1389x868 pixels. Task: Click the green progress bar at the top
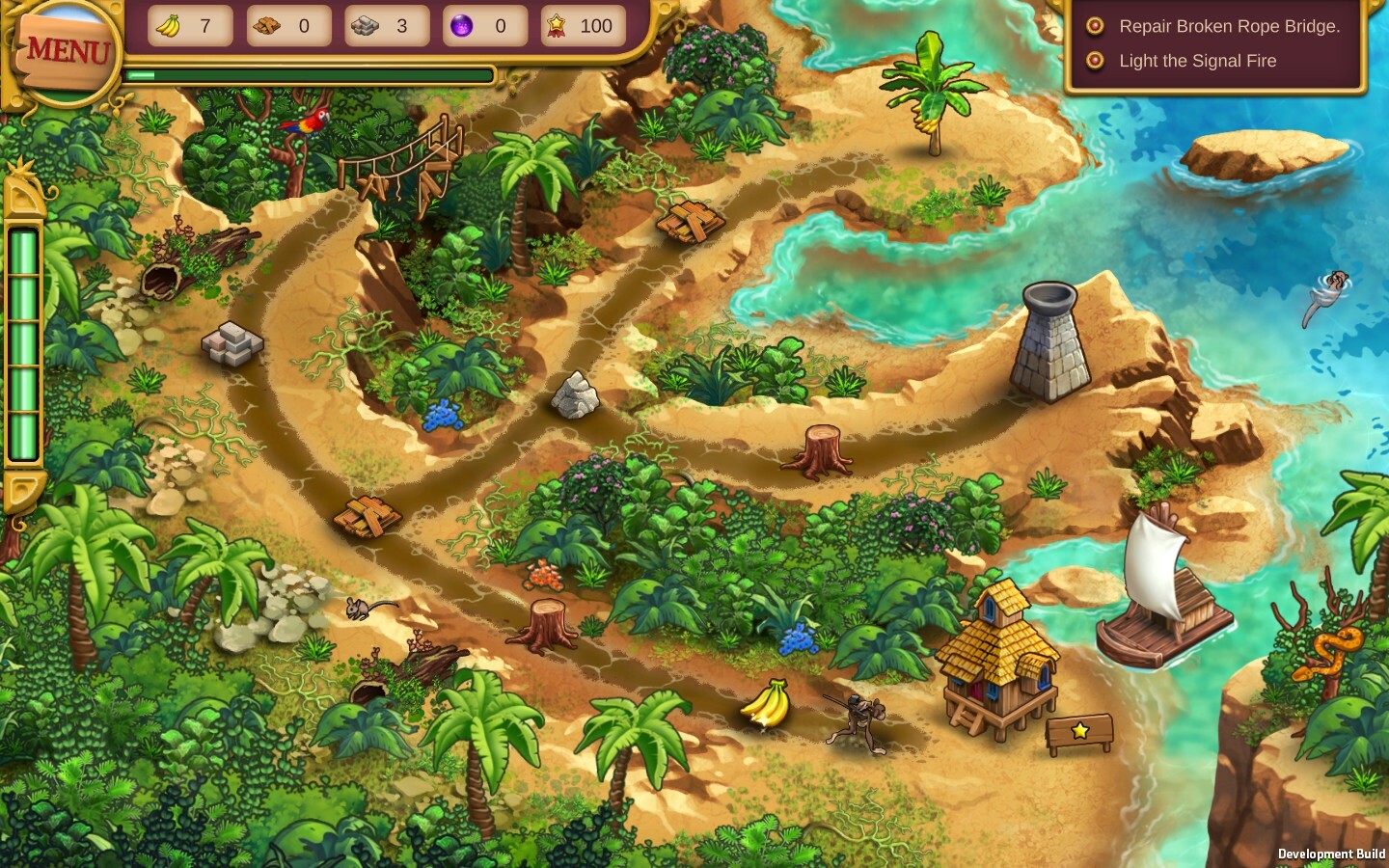(x=309, y=75)
